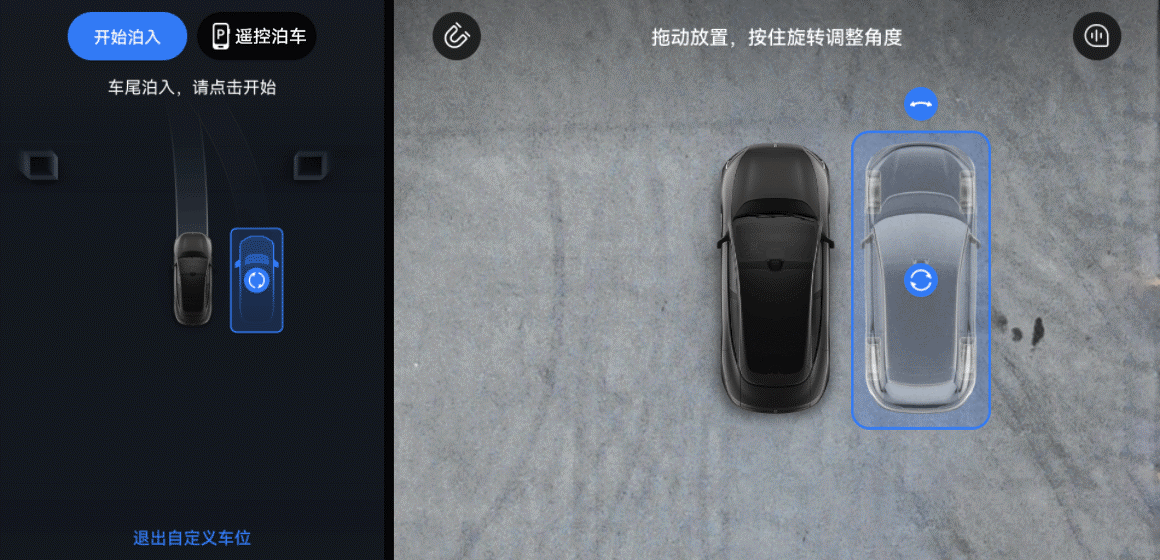Select the 遥控泊车 remote parking option

tap(258, 37)
